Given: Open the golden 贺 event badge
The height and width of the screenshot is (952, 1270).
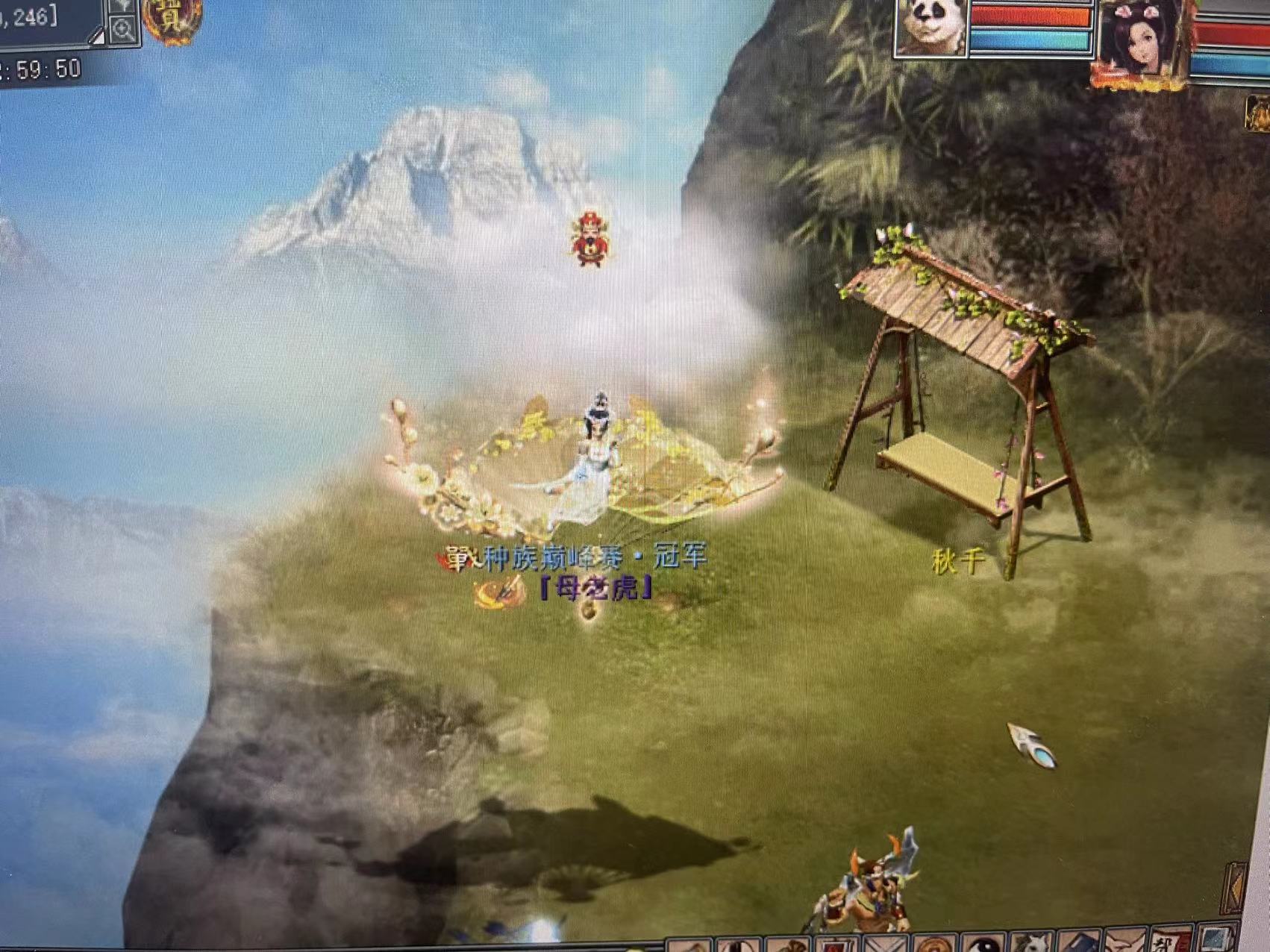Looking at the screenshot, I should (x=171, y=18).
